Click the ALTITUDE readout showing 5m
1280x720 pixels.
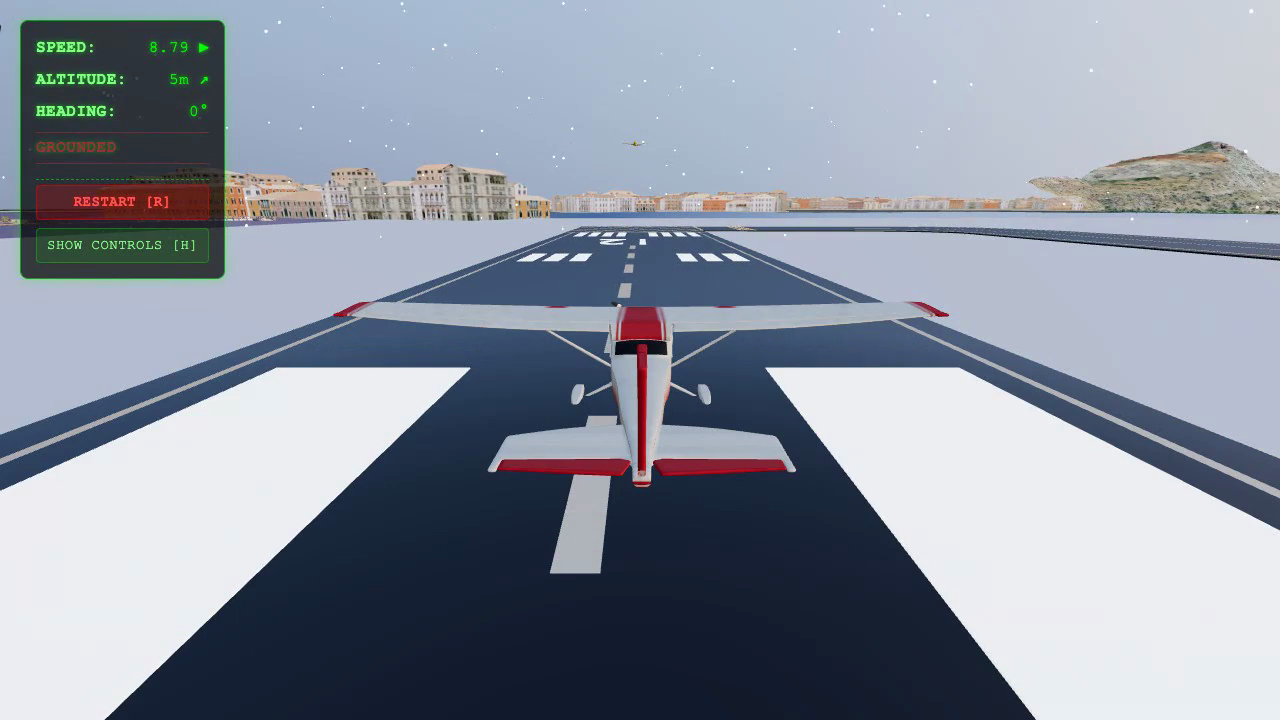[178, 79]
